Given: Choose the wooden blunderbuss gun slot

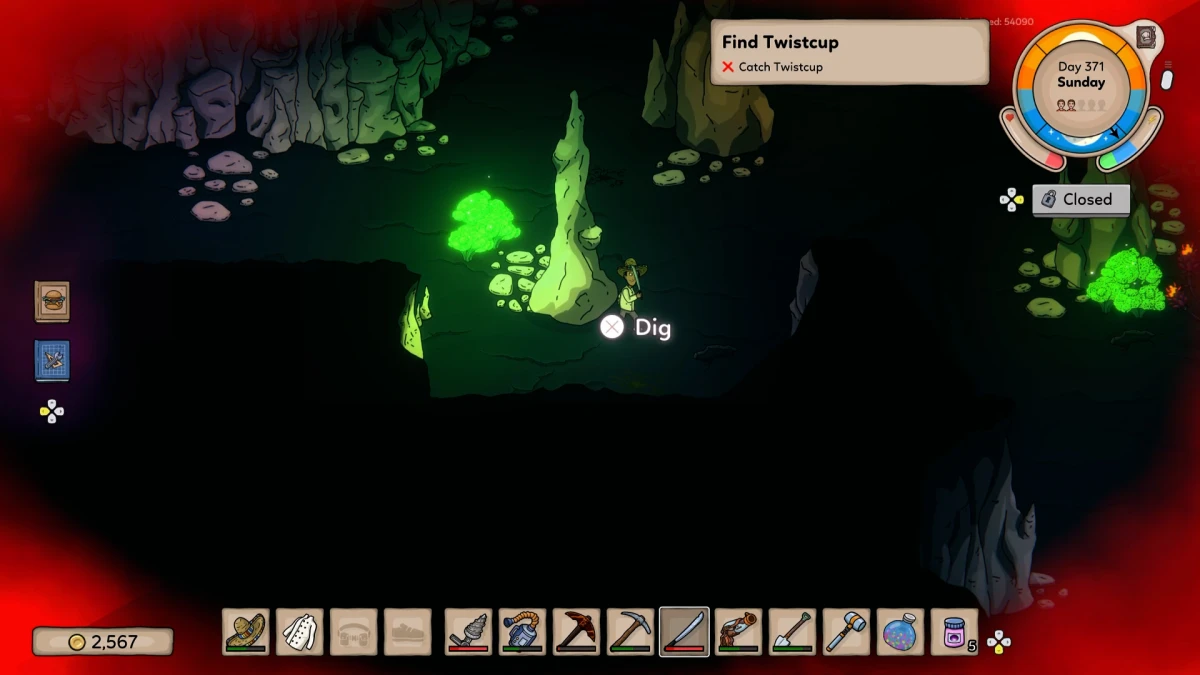Looking at the screenshot, I should coord(739,632).
